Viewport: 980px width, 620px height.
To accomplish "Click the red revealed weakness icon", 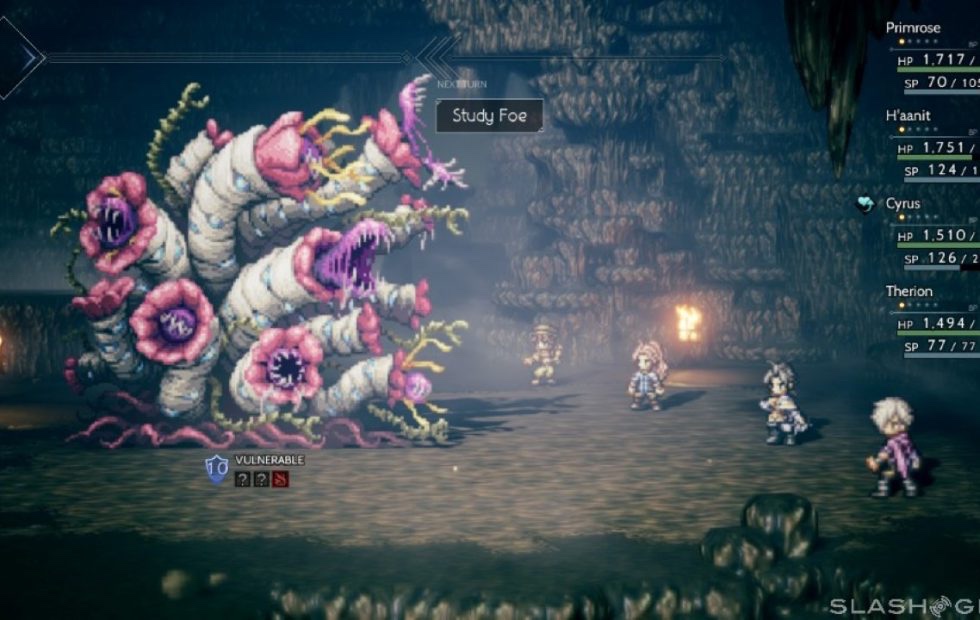I will point(279,479).
